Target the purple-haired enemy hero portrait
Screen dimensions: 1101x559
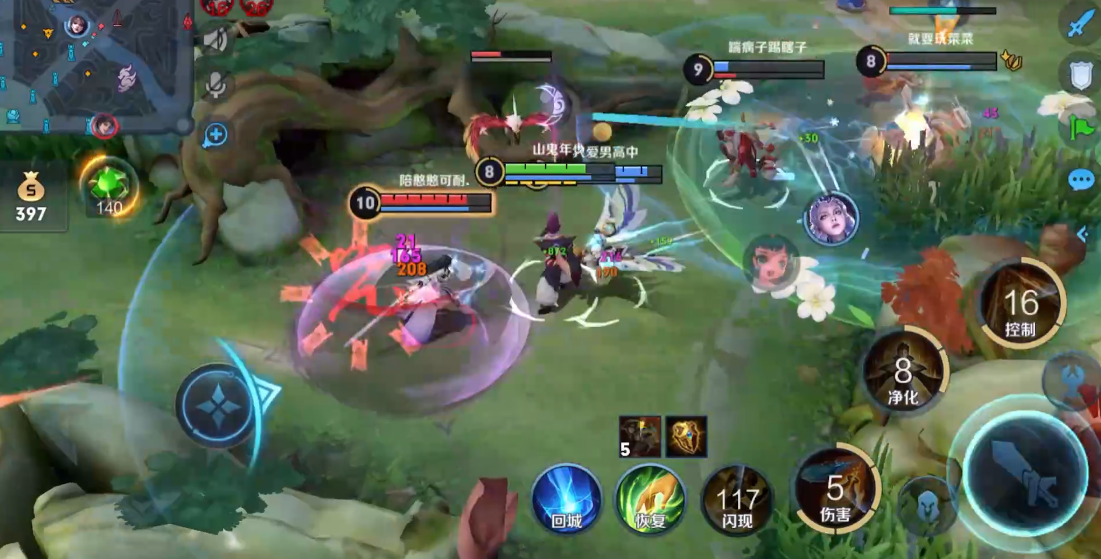click(830, 217)
